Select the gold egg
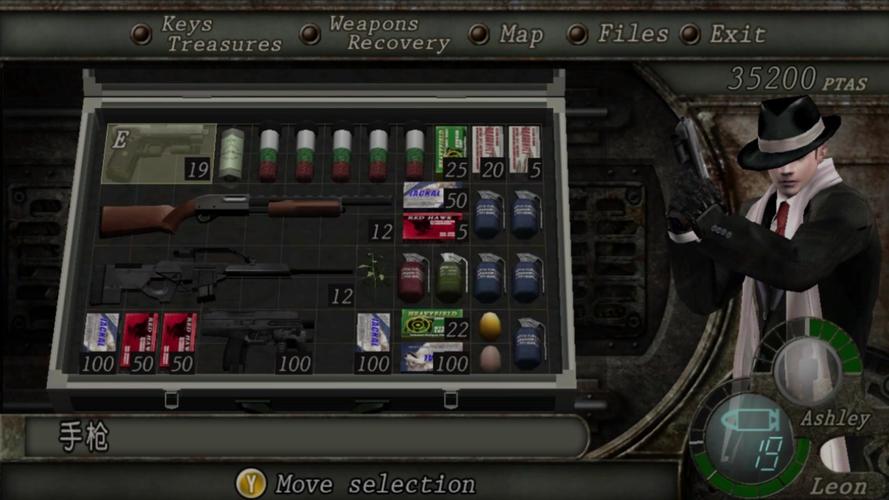The height and width of the screenshot is (500, 889). tap(490, 325)
